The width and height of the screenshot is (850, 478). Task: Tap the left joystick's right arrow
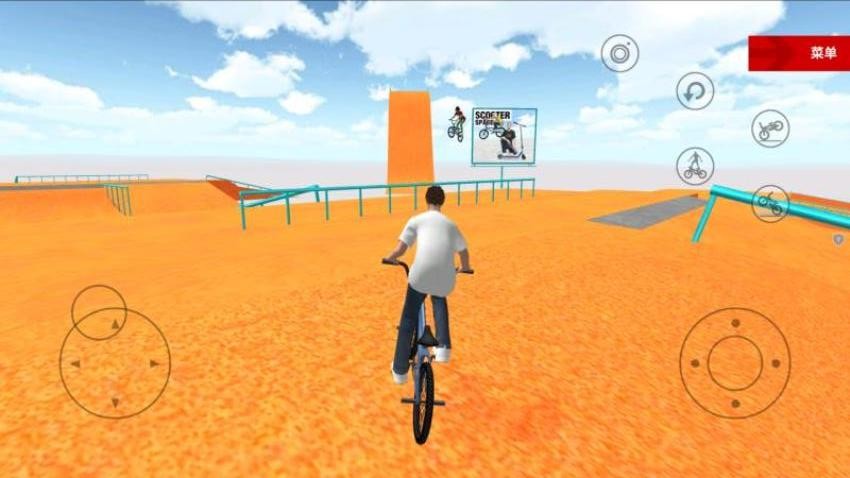154,364
